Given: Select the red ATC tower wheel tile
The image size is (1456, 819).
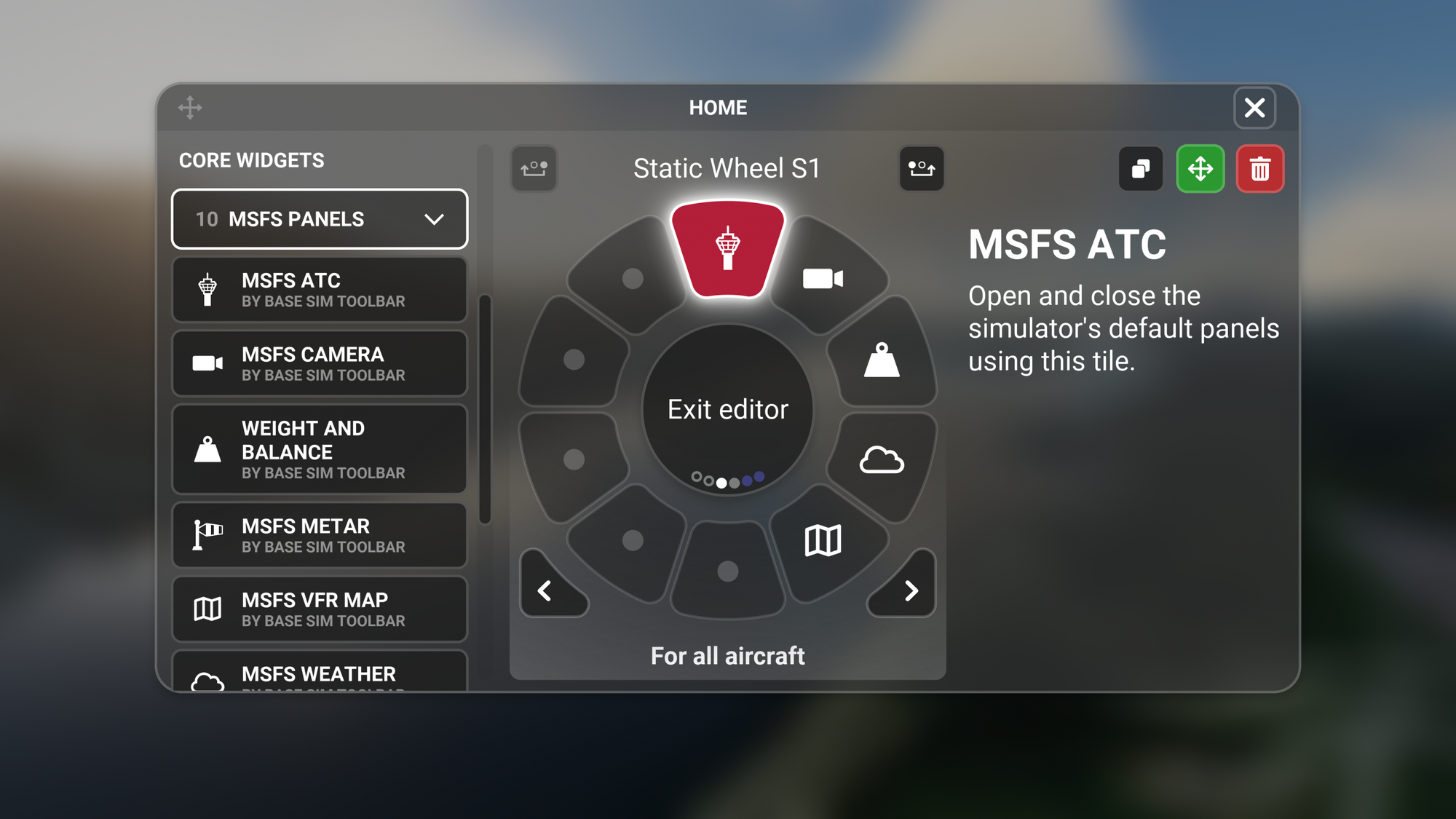Looking at the screenshot, I should pyautogui.click(x=728, y=249).
